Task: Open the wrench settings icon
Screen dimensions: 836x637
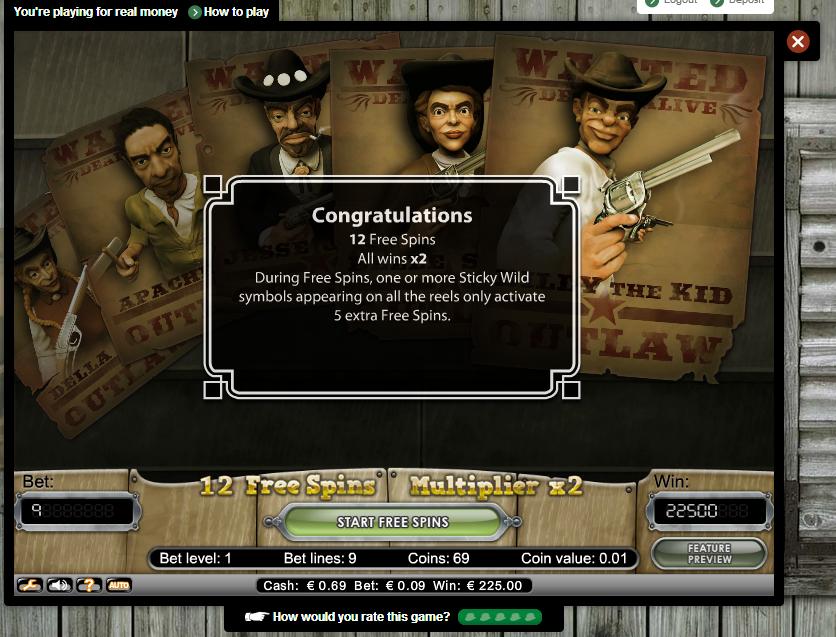Action: (29, 585)
